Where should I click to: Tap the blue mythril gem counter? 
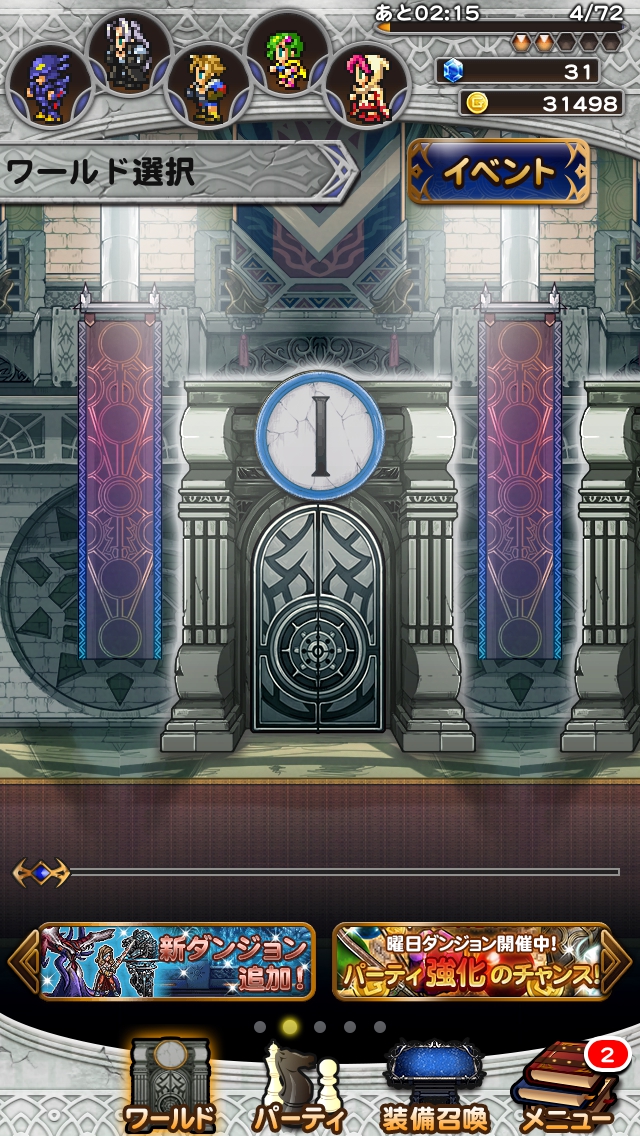pyautogui.click(x=518, y=71)
